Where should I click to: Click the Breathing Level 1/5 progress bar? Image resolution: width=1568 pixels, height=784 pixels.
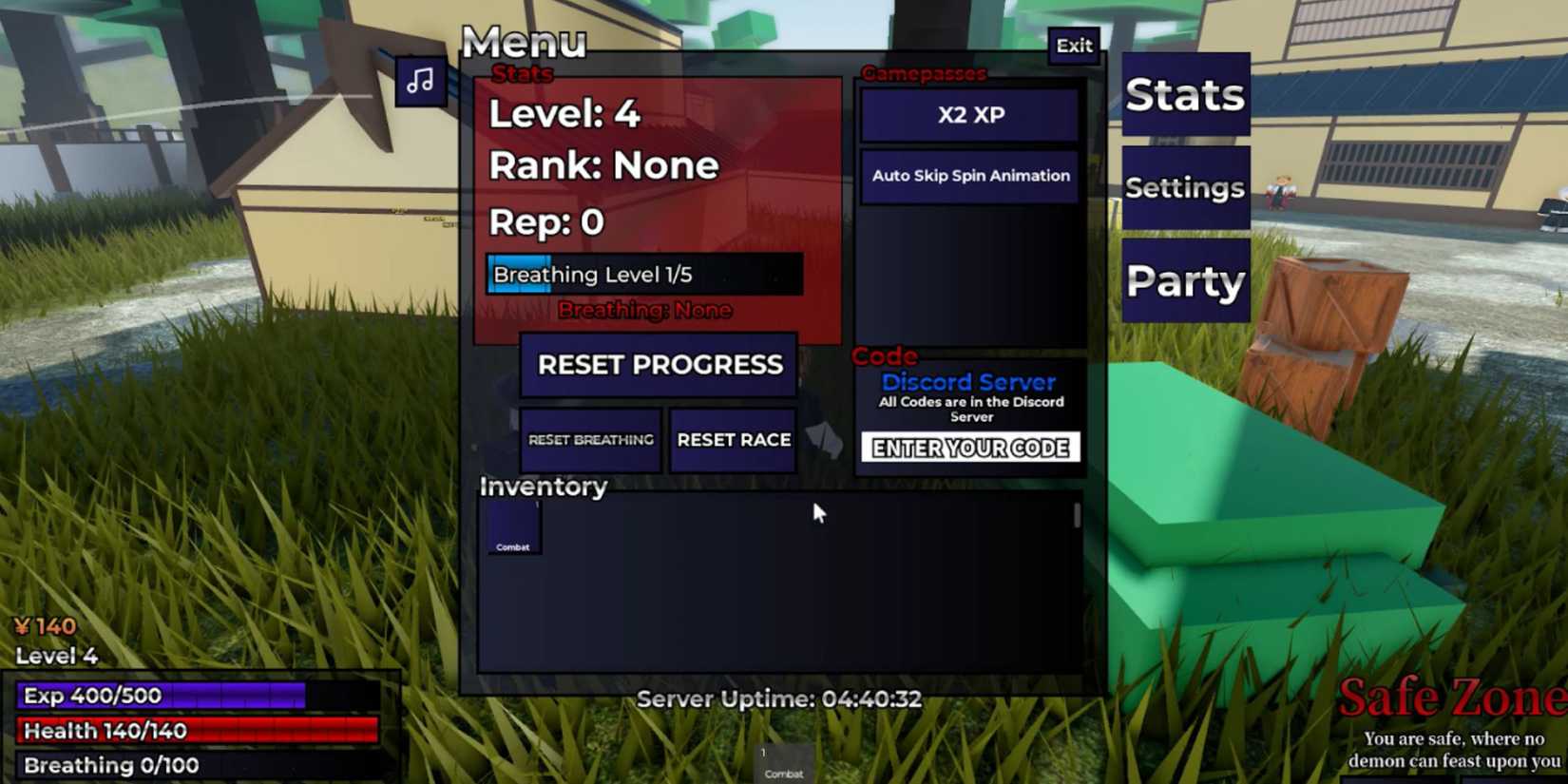644,274
